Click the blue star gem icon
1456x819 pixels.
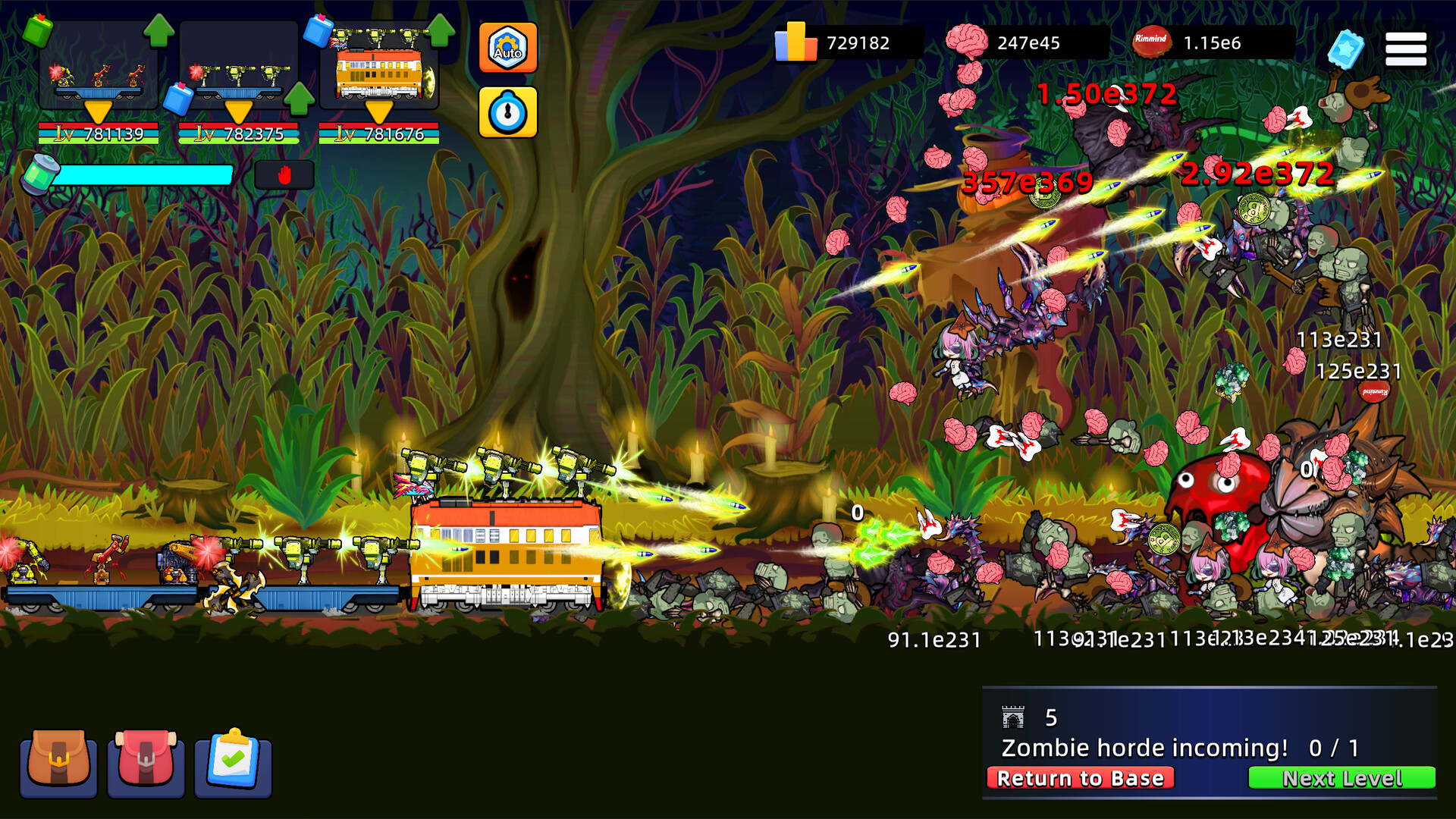[x=1346, y=49]
